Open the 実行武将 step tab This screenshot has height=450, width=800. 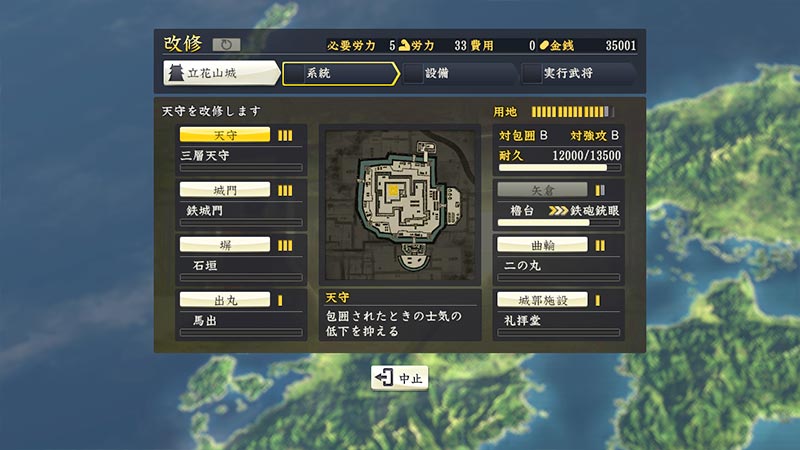[x=577, y=74]
